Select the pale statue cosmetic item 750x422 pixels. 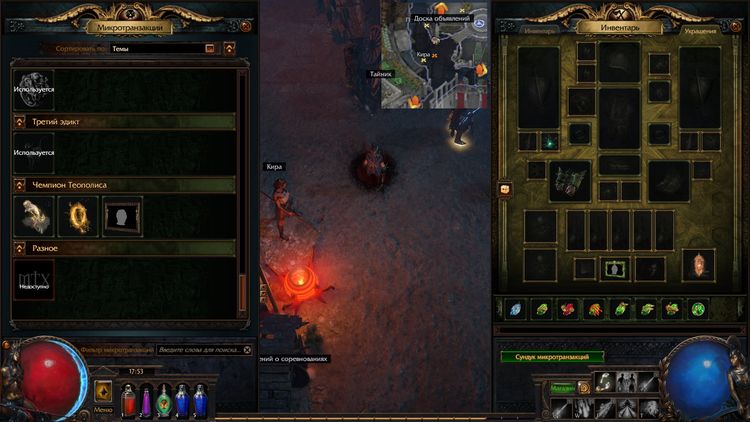[33, 215]
